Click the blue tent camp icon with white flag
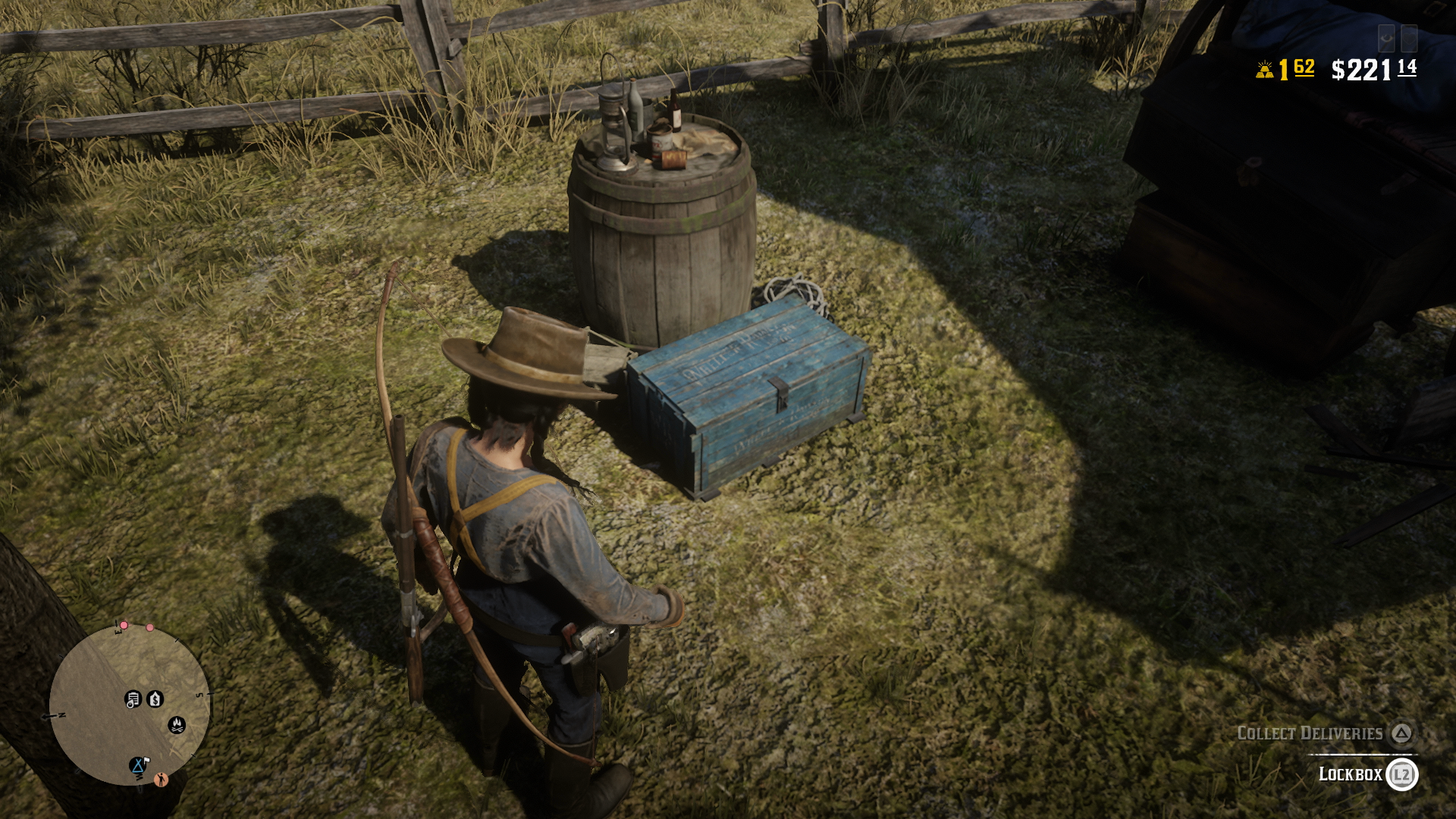The image size is (1456, 819). pyautogui.click(x=138, y=765)
